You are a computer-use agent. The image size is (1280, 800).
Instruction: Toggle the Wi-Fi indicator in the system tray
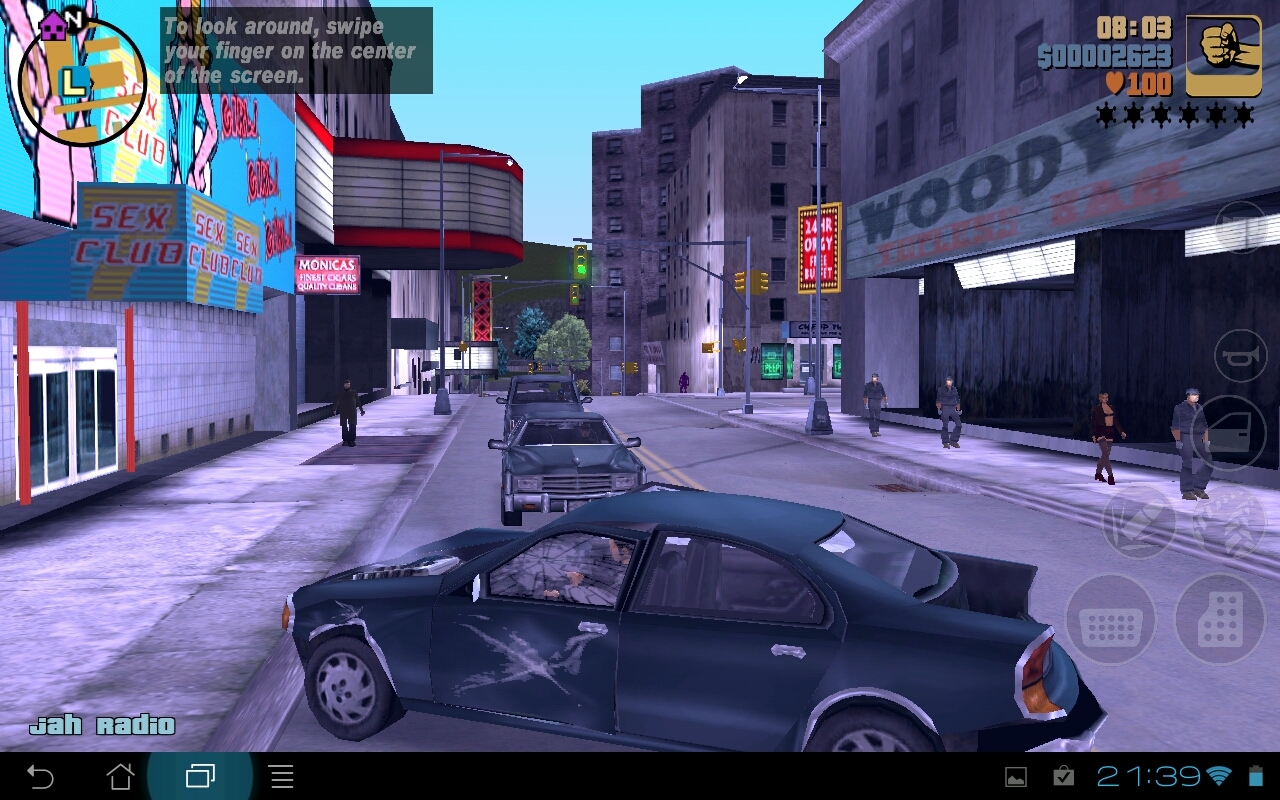tap(1219, 778)
